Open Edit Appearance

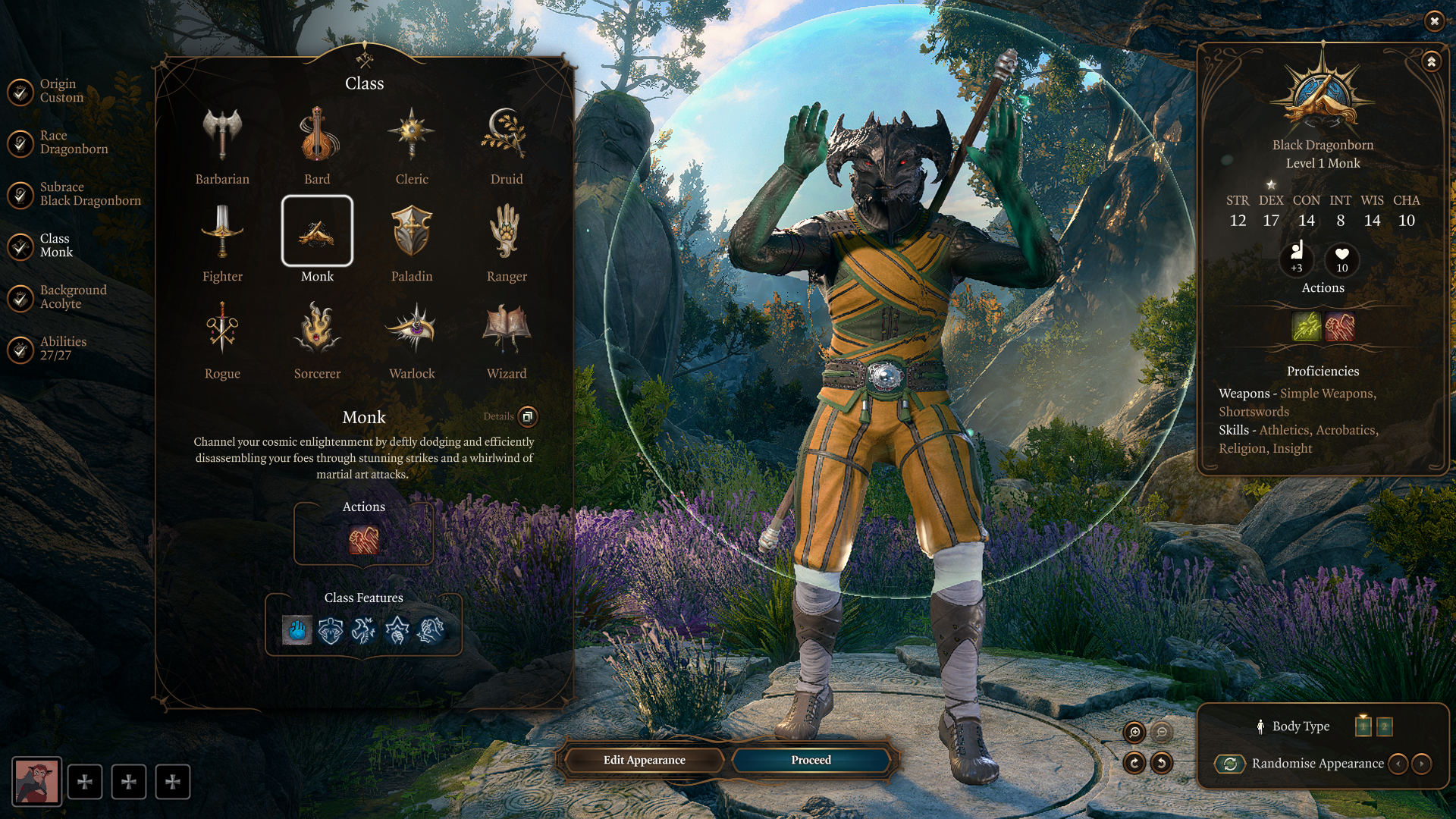[x=644, y=760]
